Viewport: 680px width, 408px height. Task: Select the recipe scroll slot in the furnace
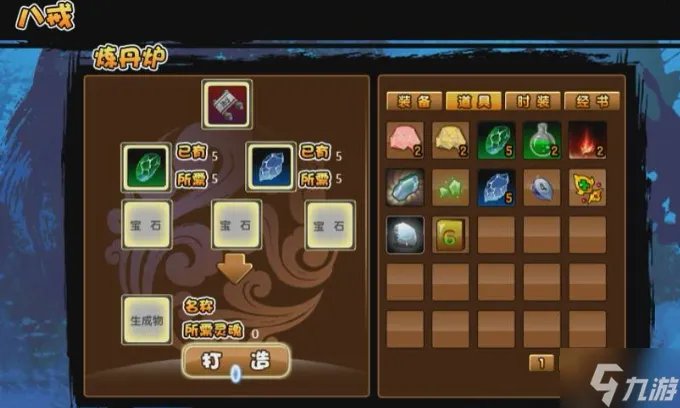[227, 103]
